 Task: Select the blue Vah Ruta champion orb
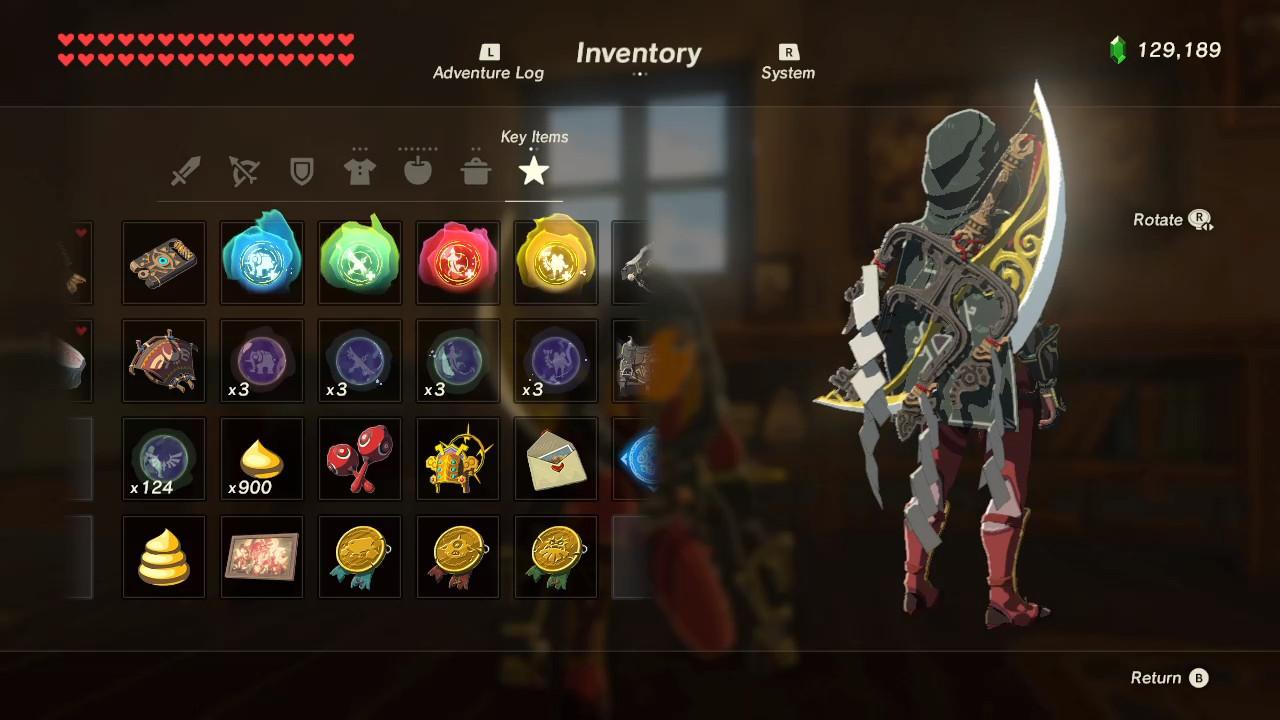coord(261,262)
